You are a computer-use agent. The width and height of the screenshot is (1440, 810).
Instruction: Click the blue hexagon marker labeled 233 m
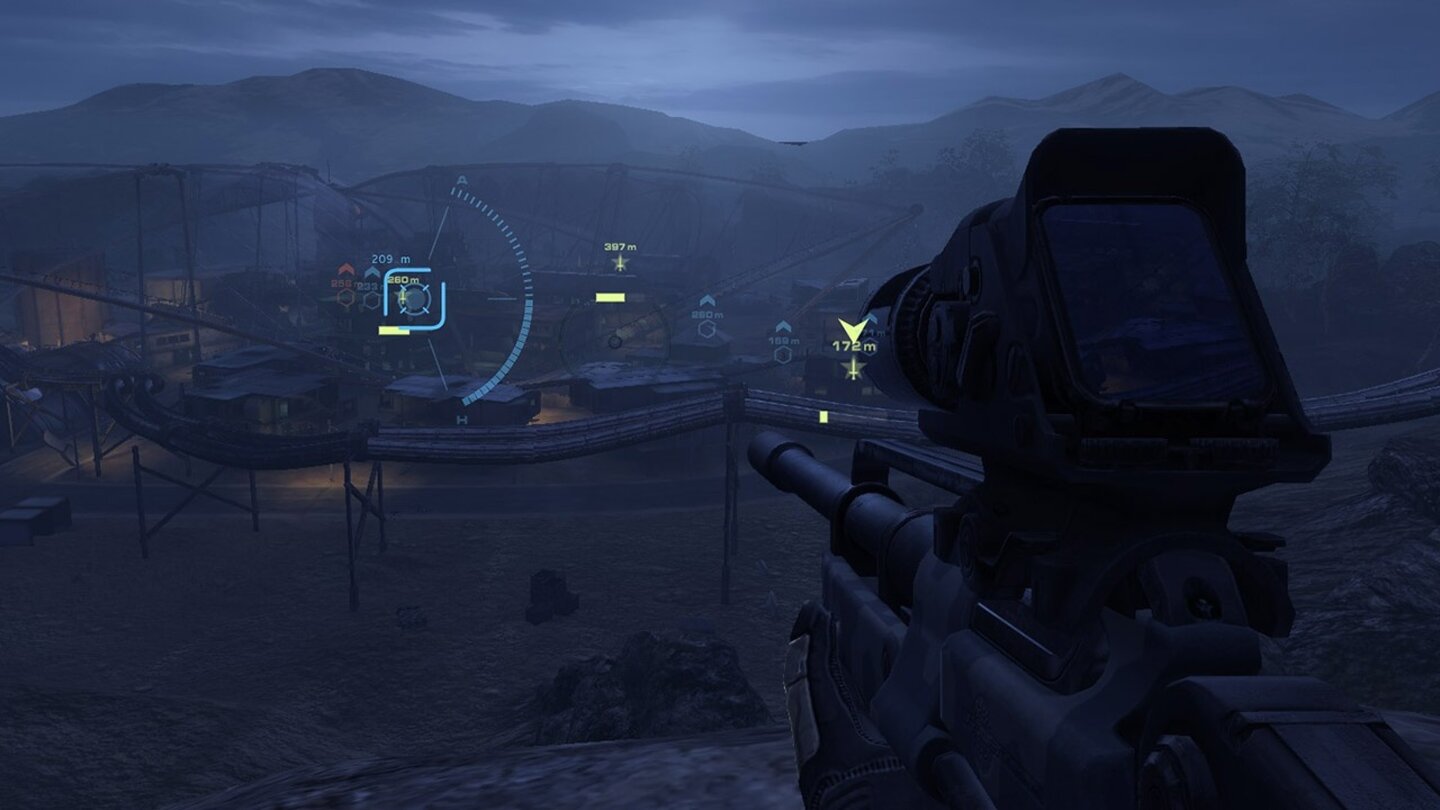tap(370, 301)
